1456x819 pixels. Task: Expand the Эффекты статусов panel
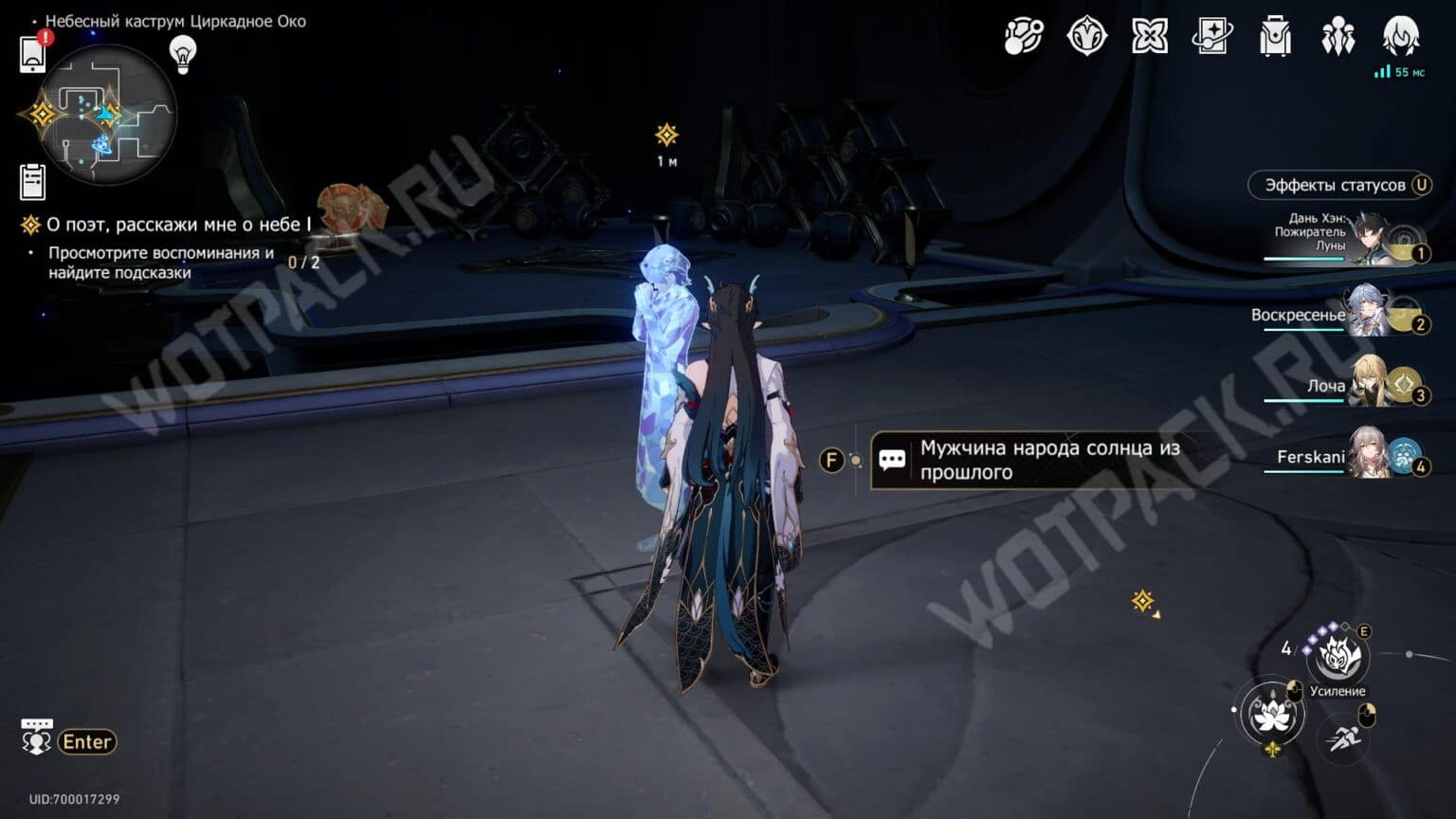pos(1338,185)
